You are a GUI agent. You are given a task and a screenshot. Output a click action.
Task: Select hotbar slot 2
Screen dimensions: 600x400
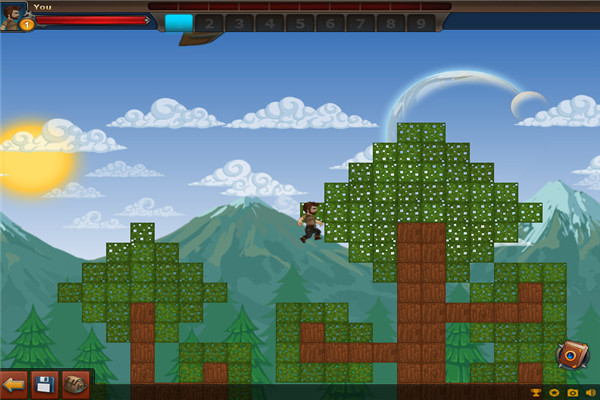point(209,23)
